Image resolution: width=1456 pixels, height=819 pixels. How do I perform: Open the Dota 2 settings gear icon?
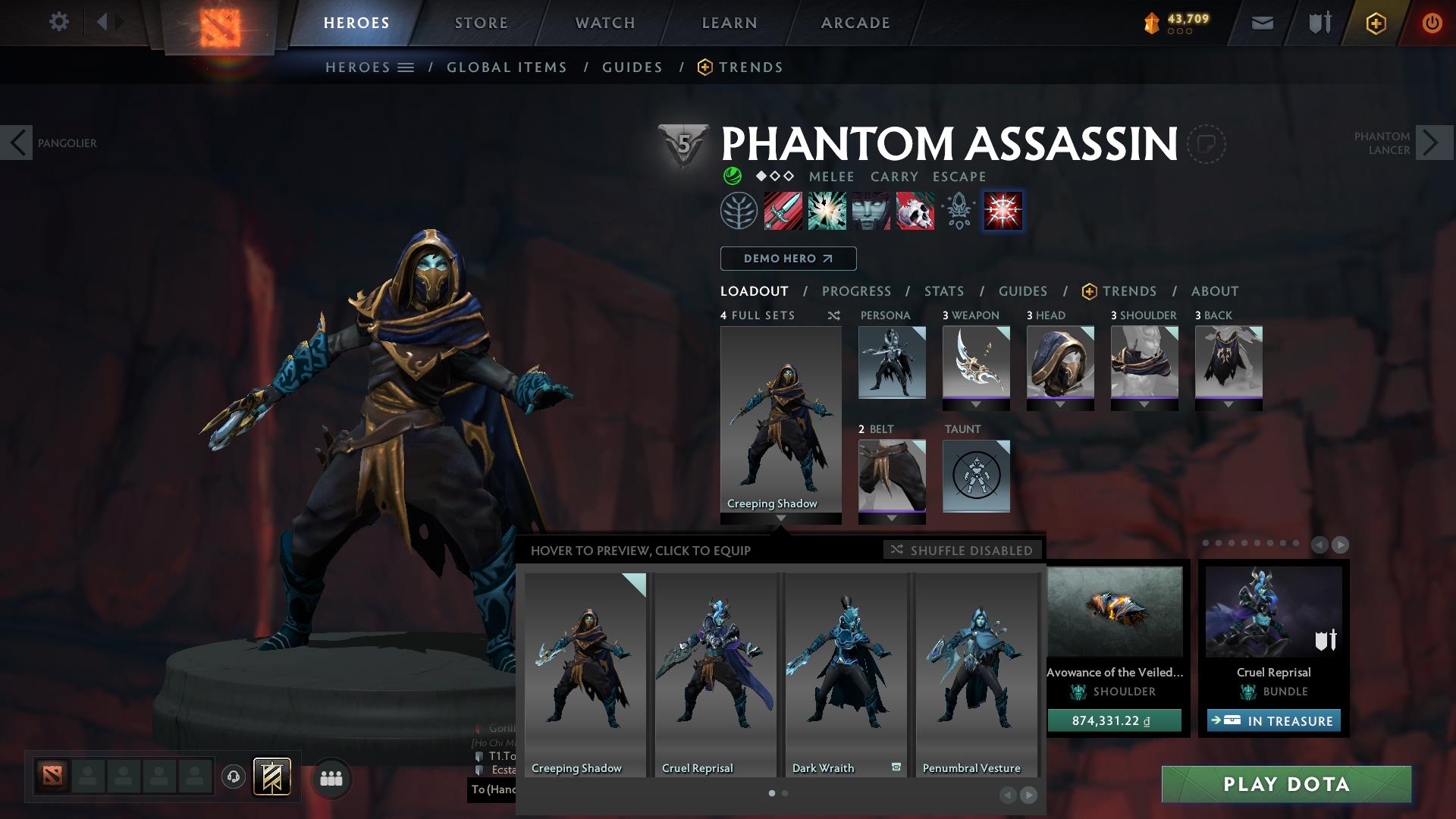[x=59, y=22]
